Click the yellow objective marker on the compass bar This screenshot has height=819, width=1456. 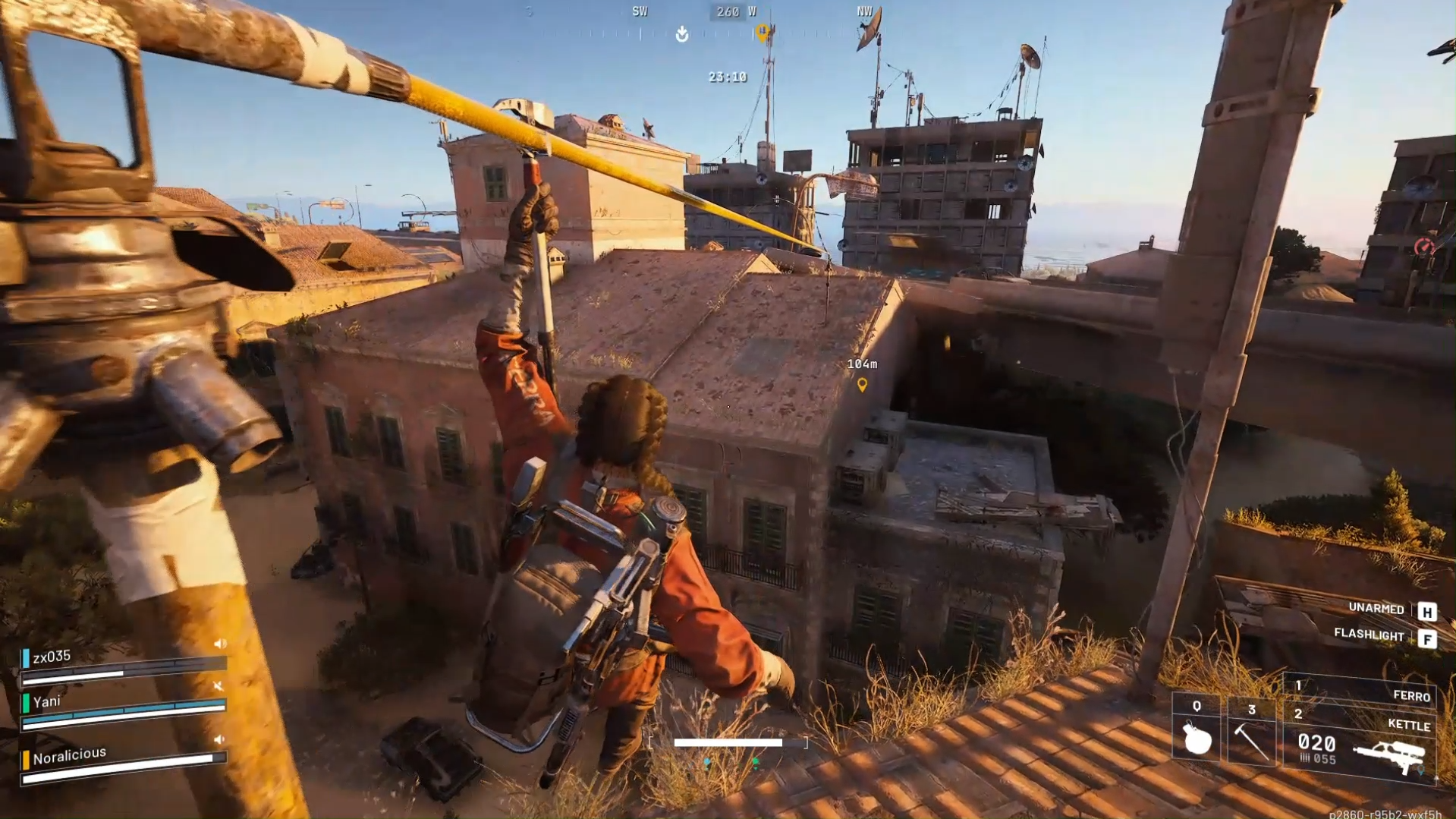tap(763, 32)
